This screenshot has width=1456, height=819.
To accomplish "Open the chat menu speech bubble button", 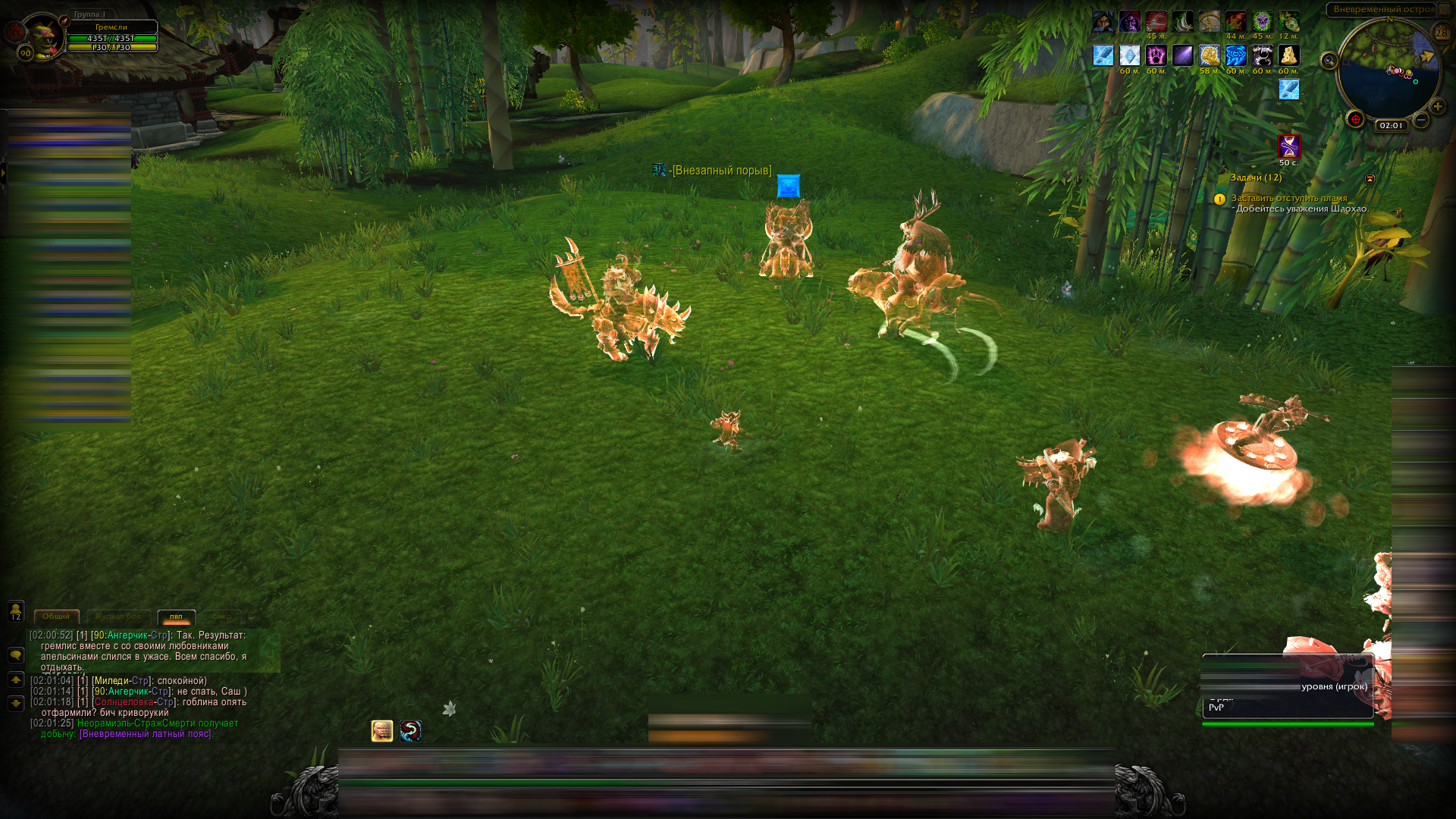I will click(16, 655).
